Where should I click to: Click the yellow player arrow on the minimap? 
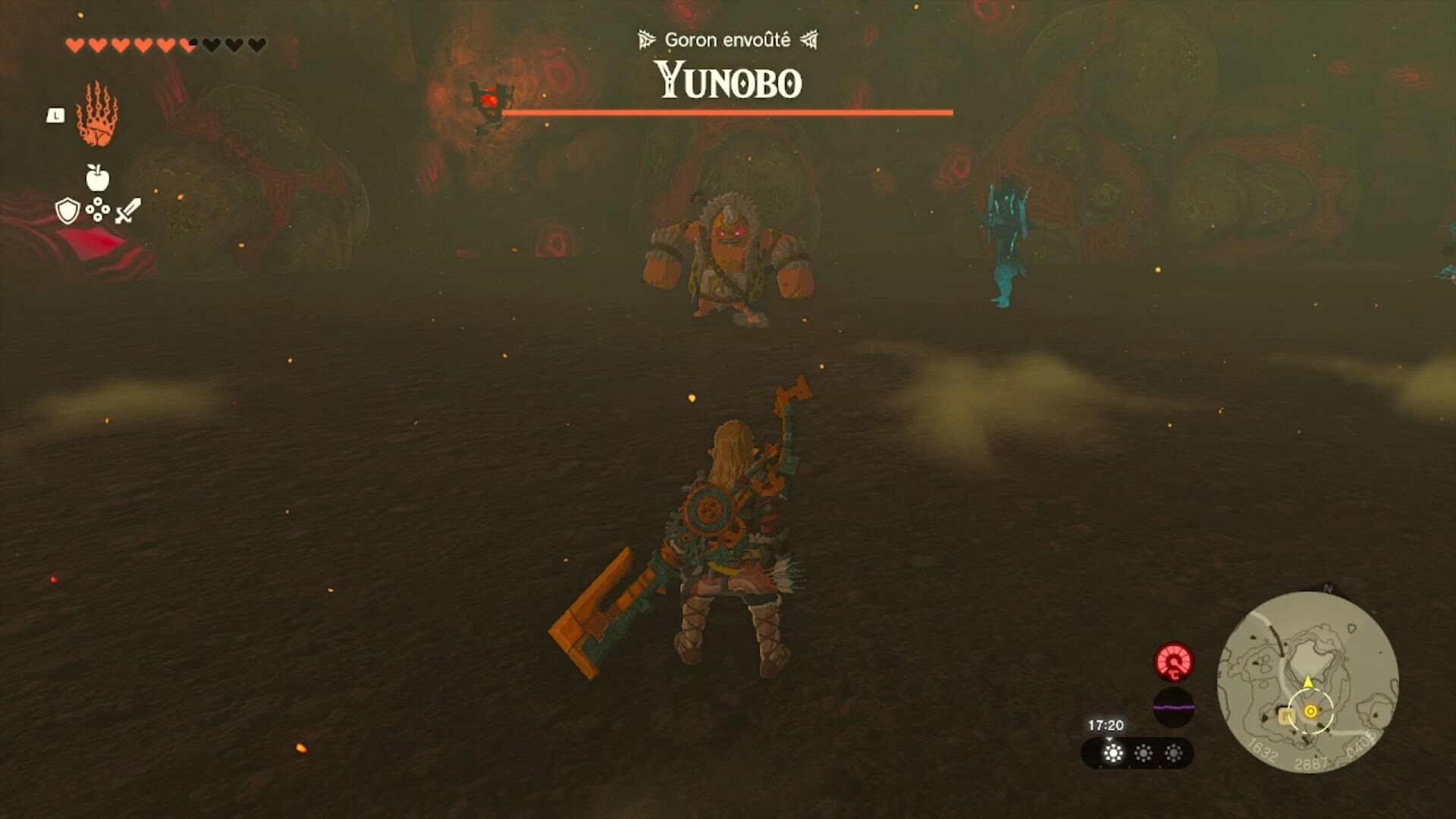pos(1307,682)
